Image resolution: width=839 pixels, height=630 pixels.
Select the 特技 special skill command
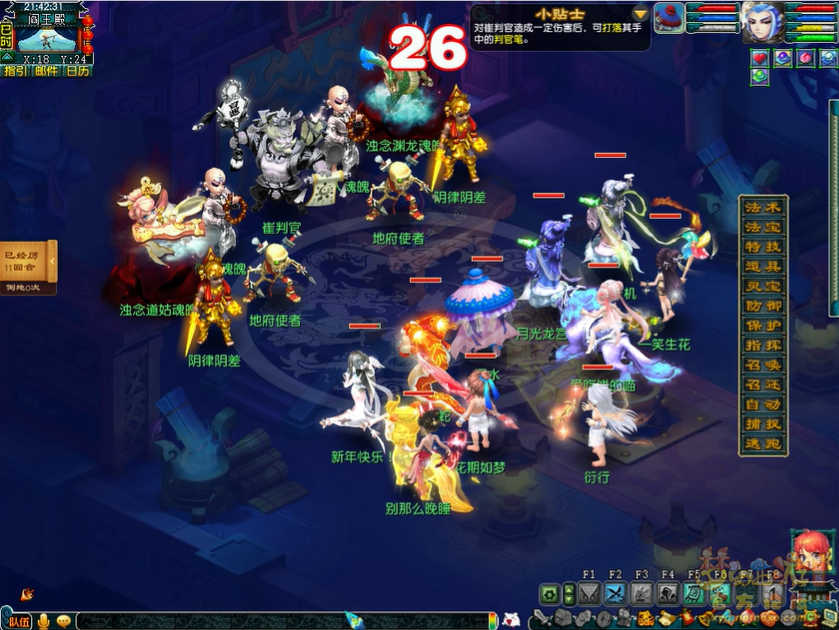[764, 247]
